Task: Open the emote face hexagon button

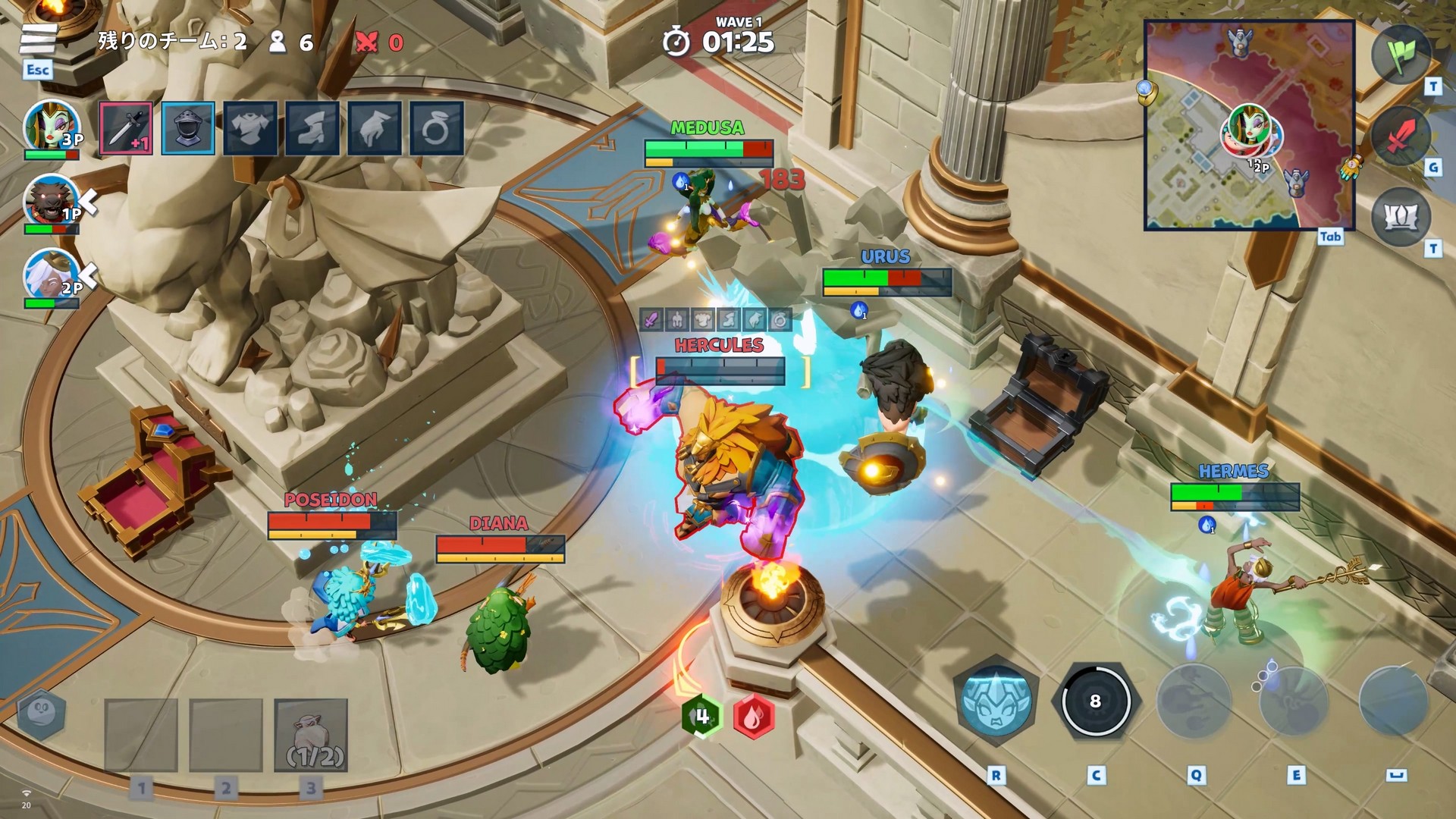Action: click(41, 714)
